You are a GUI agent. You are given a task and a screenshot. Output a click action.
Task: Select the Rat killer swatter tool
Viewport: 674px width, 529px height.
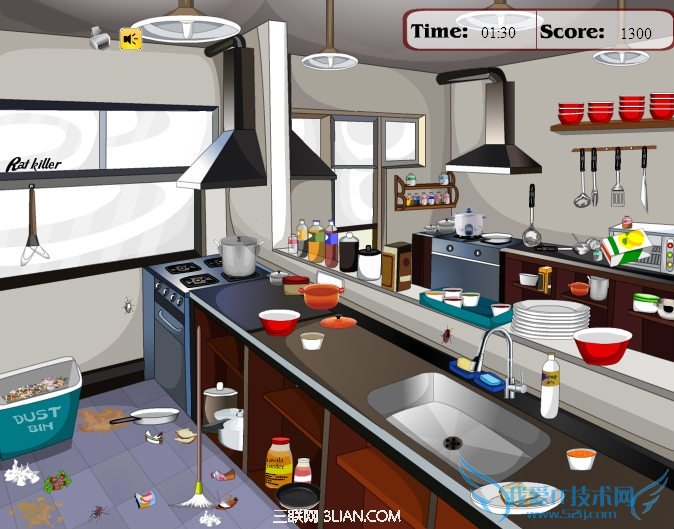[x=33, y=224]
